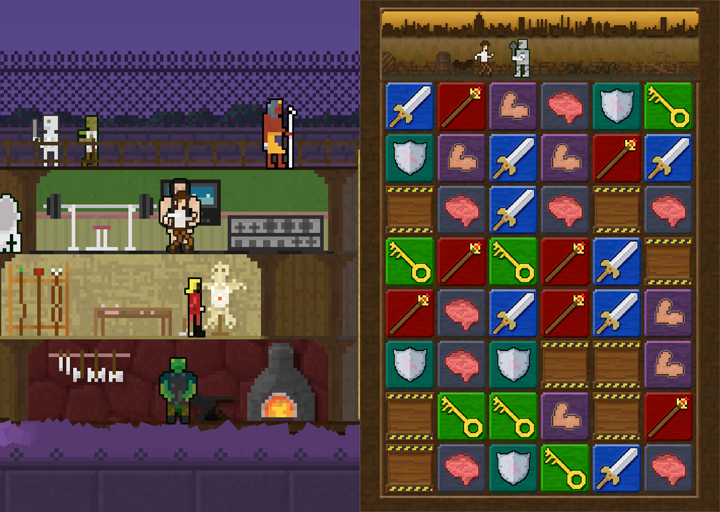Select the brain tile between muscle and shield
The height and width of the screenshot is (512, 720).
tap(565, 105)
